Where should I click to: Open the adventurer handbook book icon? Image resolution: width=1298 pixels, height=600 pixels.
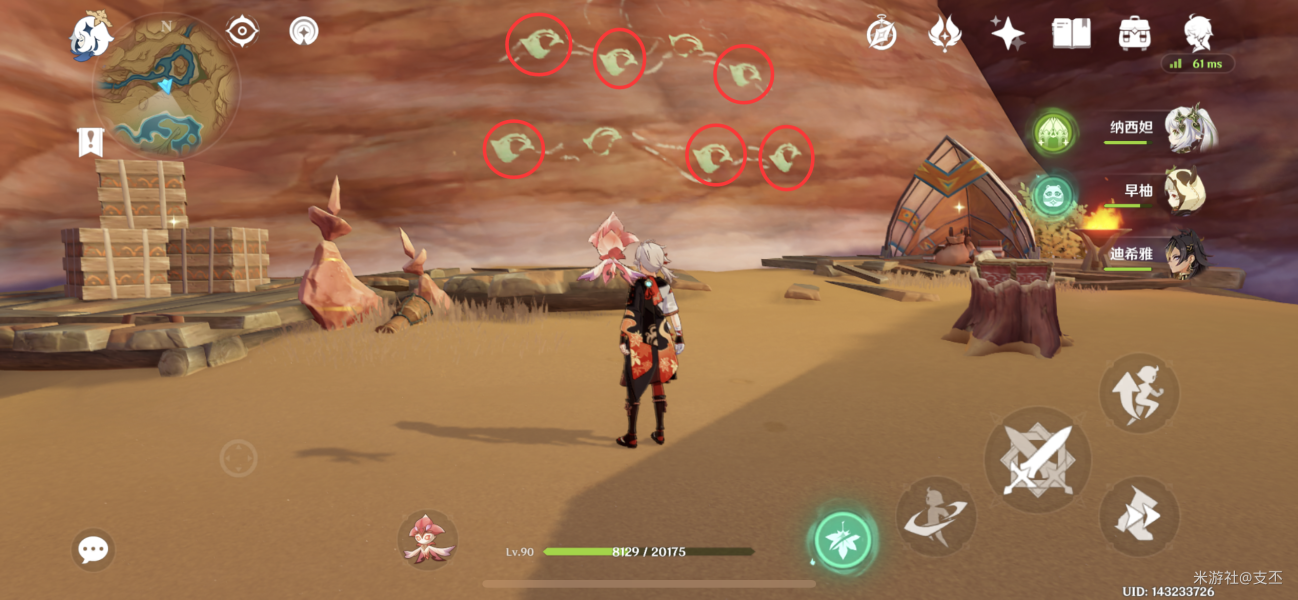pos(1071,34)
